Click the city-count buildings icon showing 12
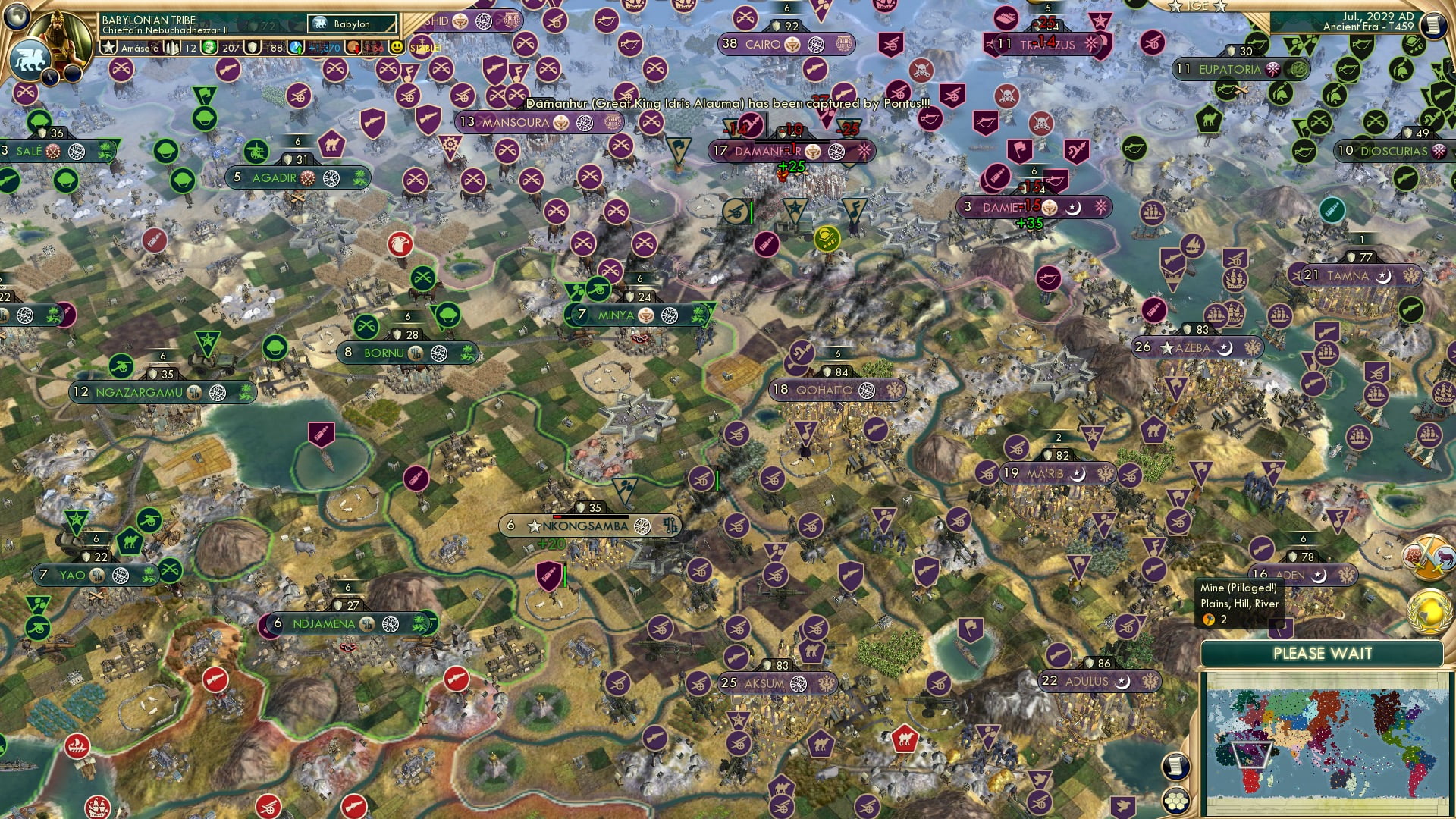The width and height of the screenshot is (1456, 819). coord(171,47)
